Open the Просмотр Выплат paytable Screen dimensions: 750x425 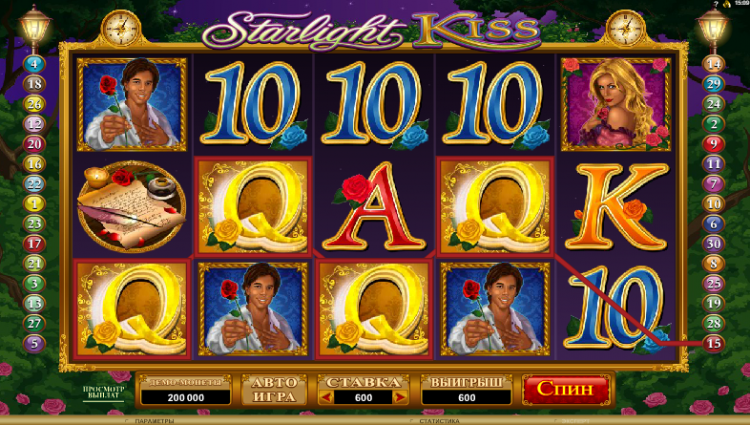coord(102,390)
